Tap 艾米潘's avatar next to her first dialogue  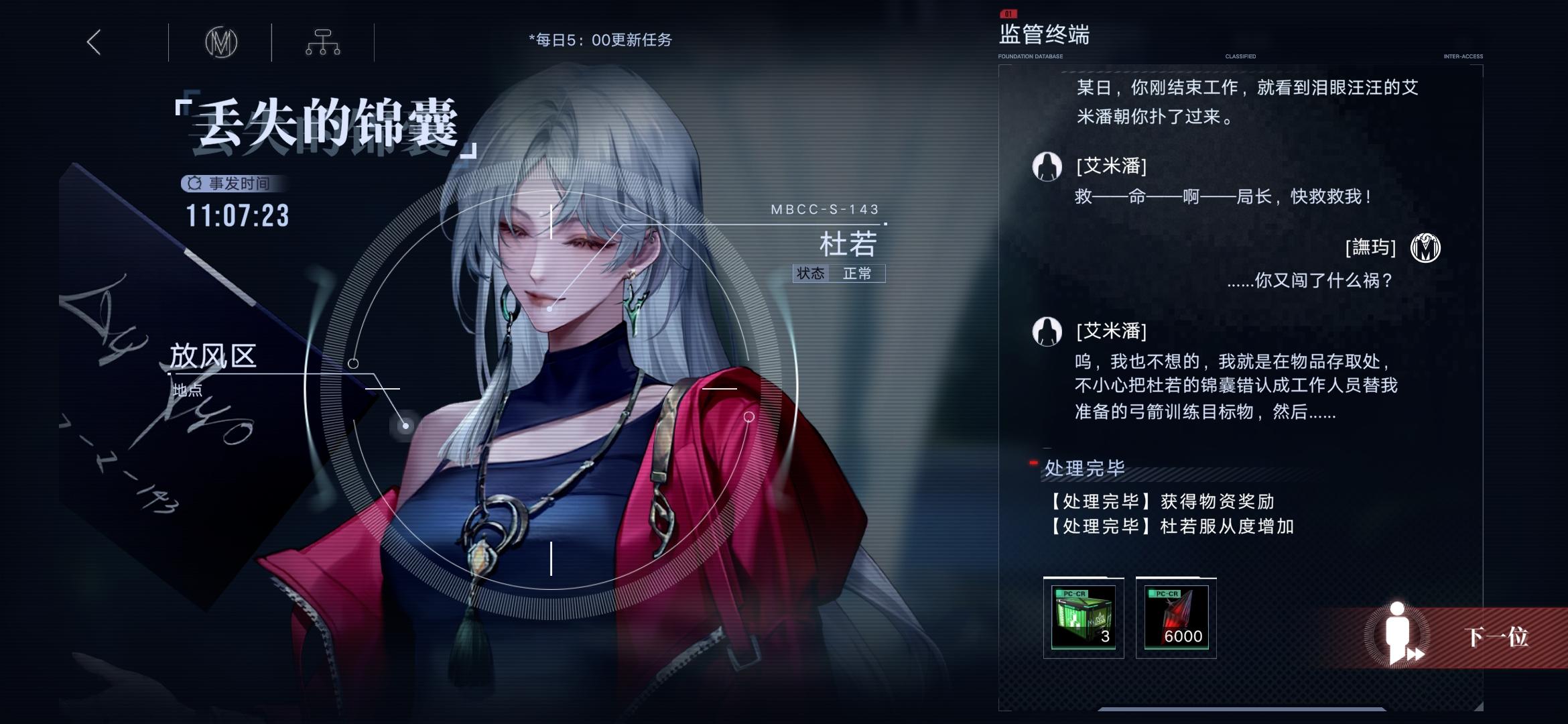(1046, 168)
